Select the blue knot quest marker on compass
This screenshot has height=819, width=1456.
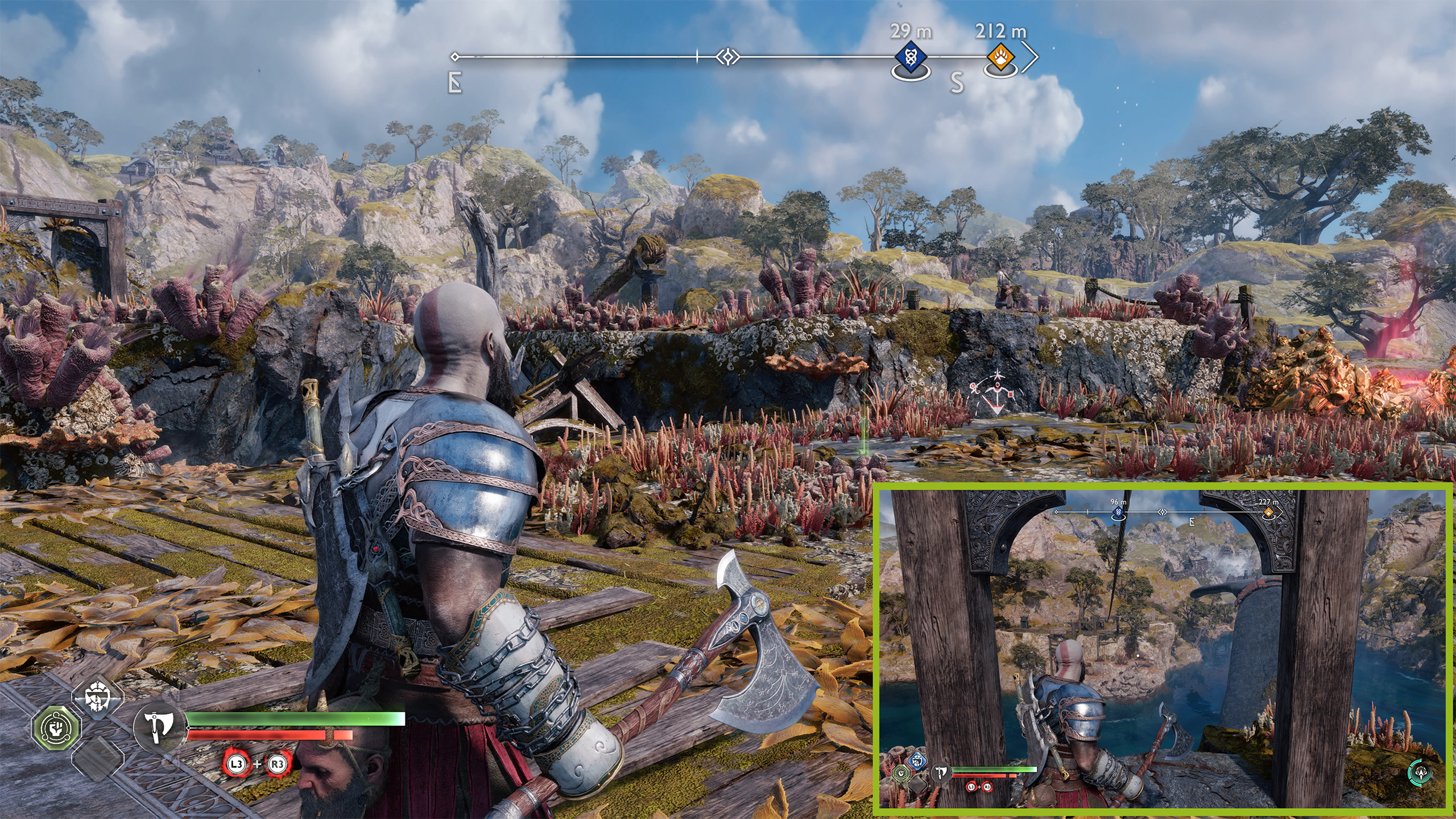911,57
